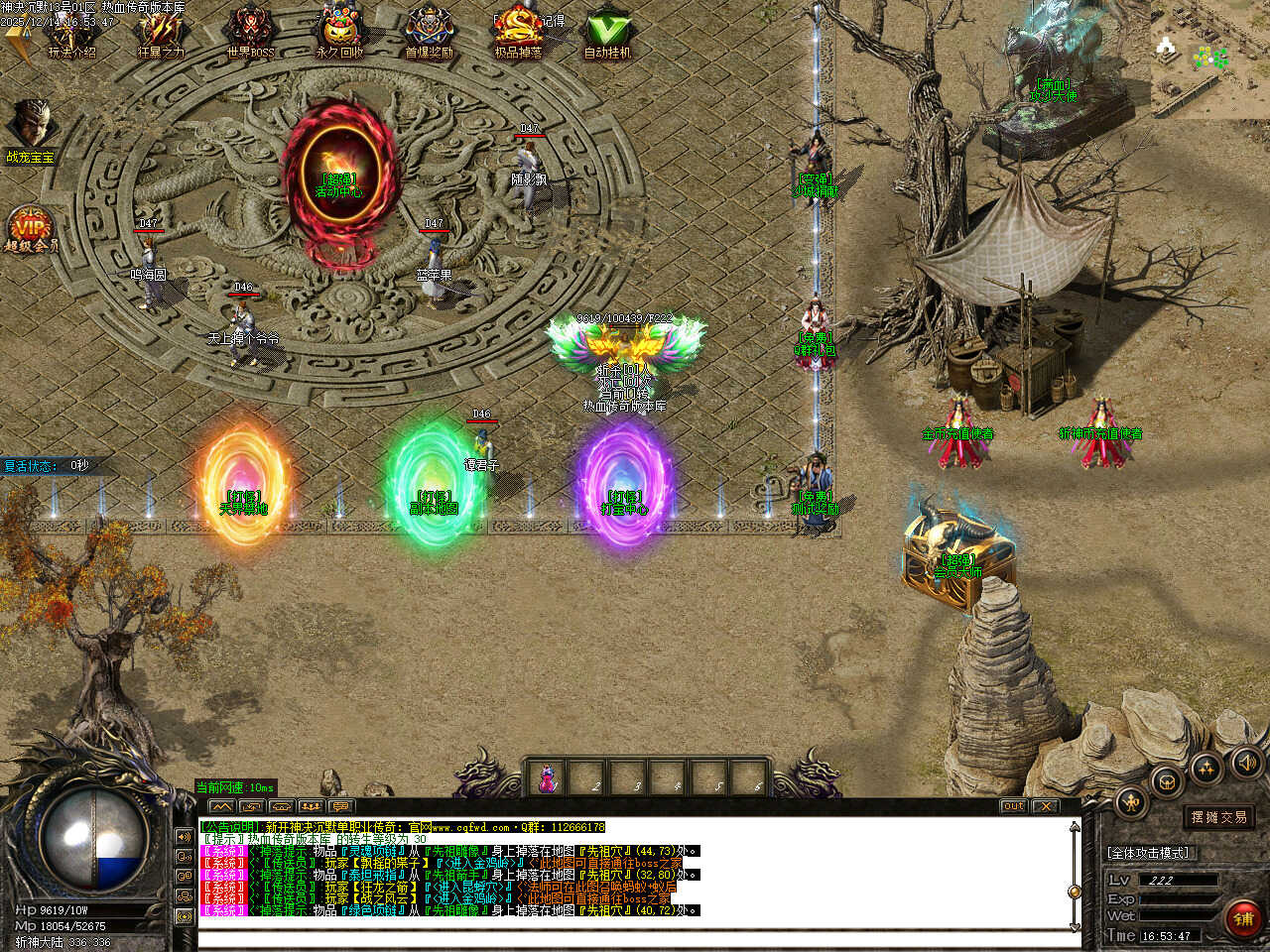Open the three-stars skills round button
The height and width of the screenshot is (952, 1270).
[1206, 767]
